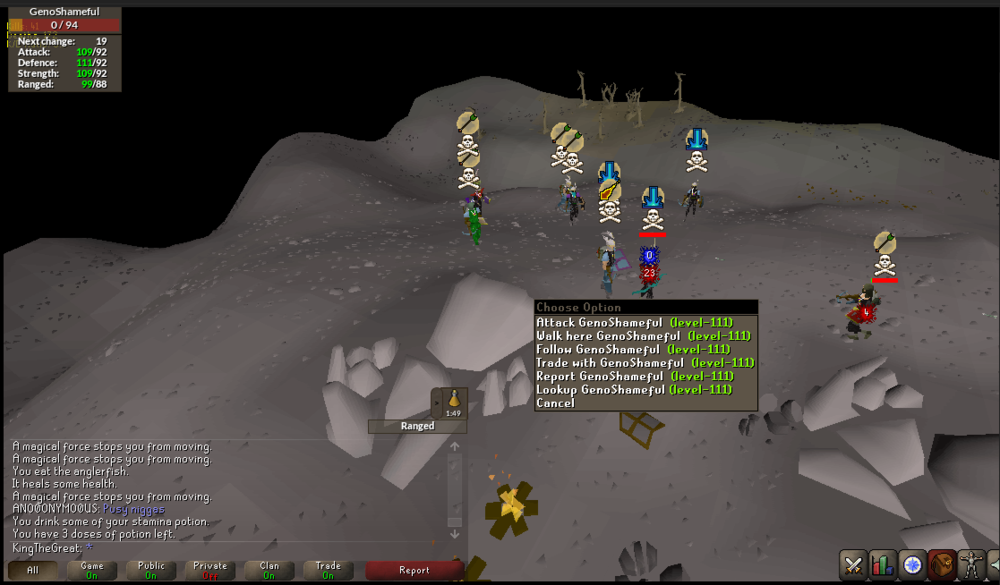Open the skills bar-chart tab
Viewport: 1000px width, 585px height.
click(882, 564)
